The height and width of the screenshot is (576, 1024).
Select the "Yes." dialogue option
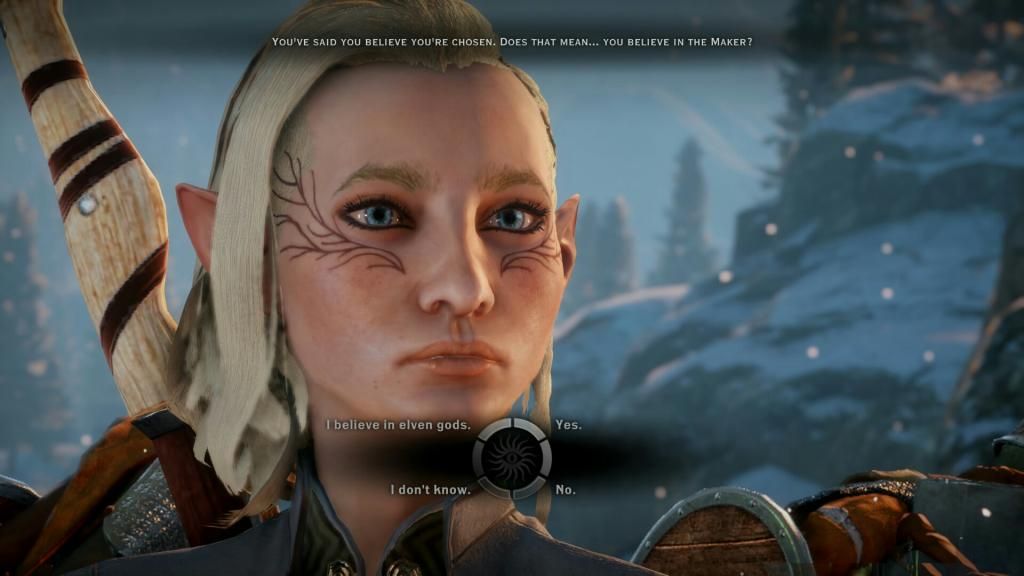[568, 425]
